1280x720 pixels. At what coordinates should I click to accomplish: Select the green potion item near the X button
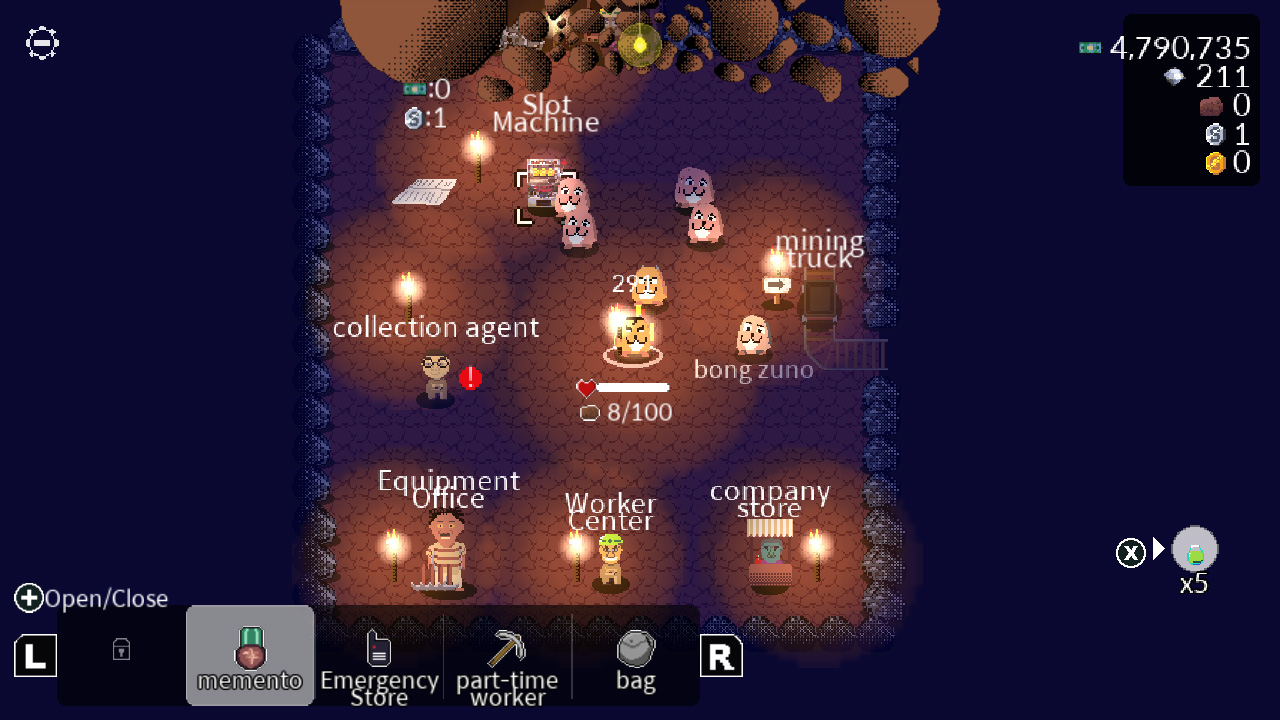tap(1194, 549)
